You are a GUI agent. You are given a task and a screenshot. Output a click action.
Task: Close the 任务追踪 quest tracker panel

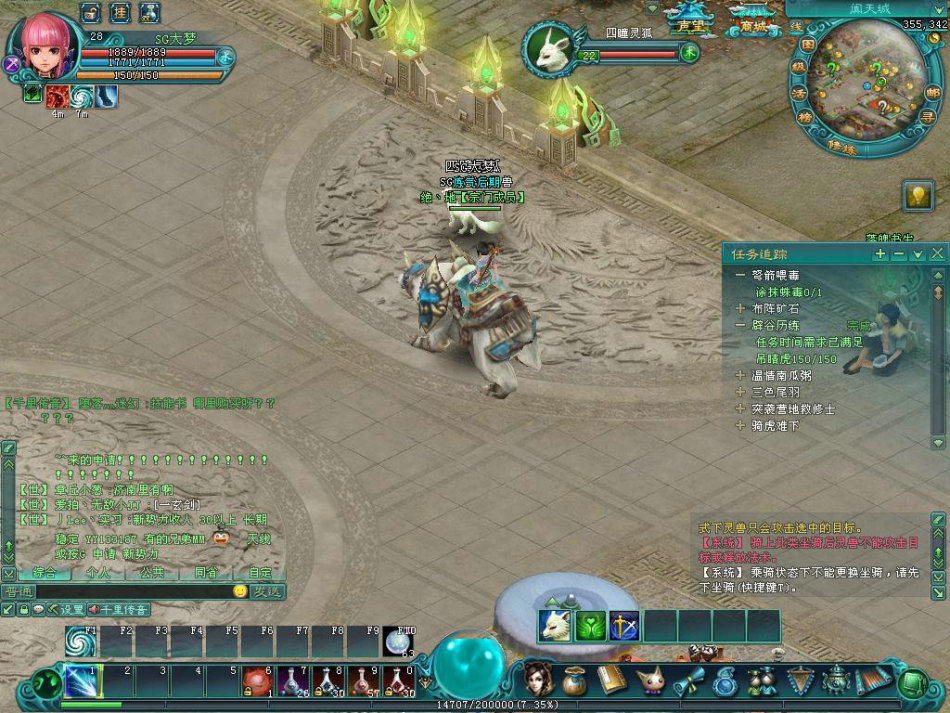[x=937, y=254]
